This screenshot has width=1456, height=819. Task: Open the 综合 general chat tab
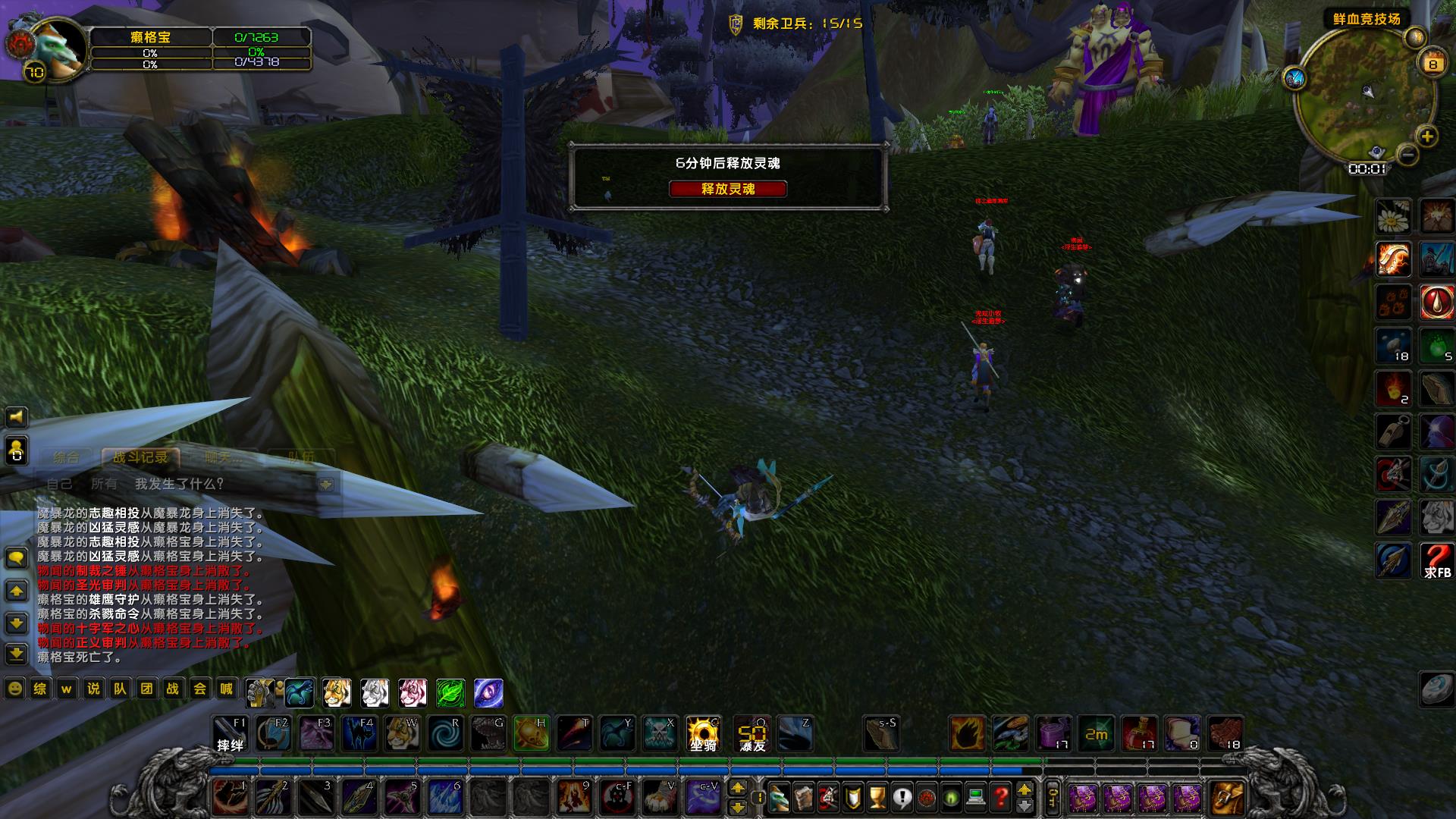[67, 457]
